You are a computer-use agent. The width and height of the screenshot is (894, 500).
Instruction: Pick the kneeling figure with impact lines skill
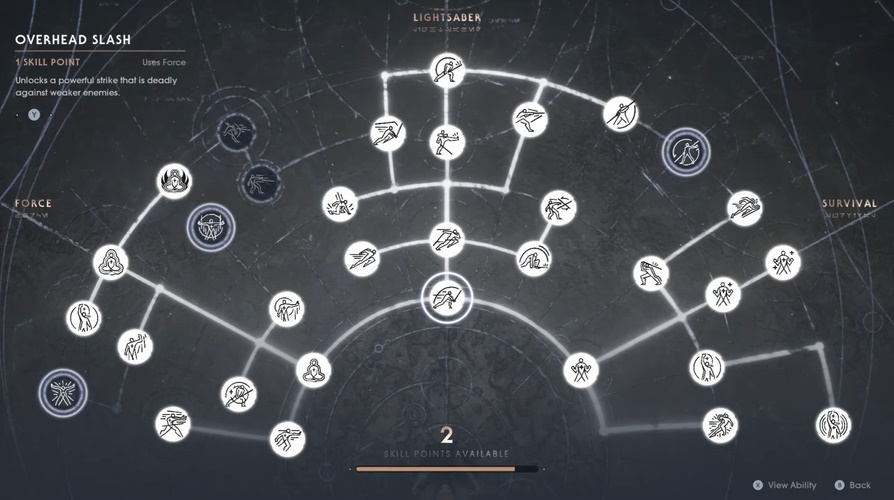pos(340,204)
